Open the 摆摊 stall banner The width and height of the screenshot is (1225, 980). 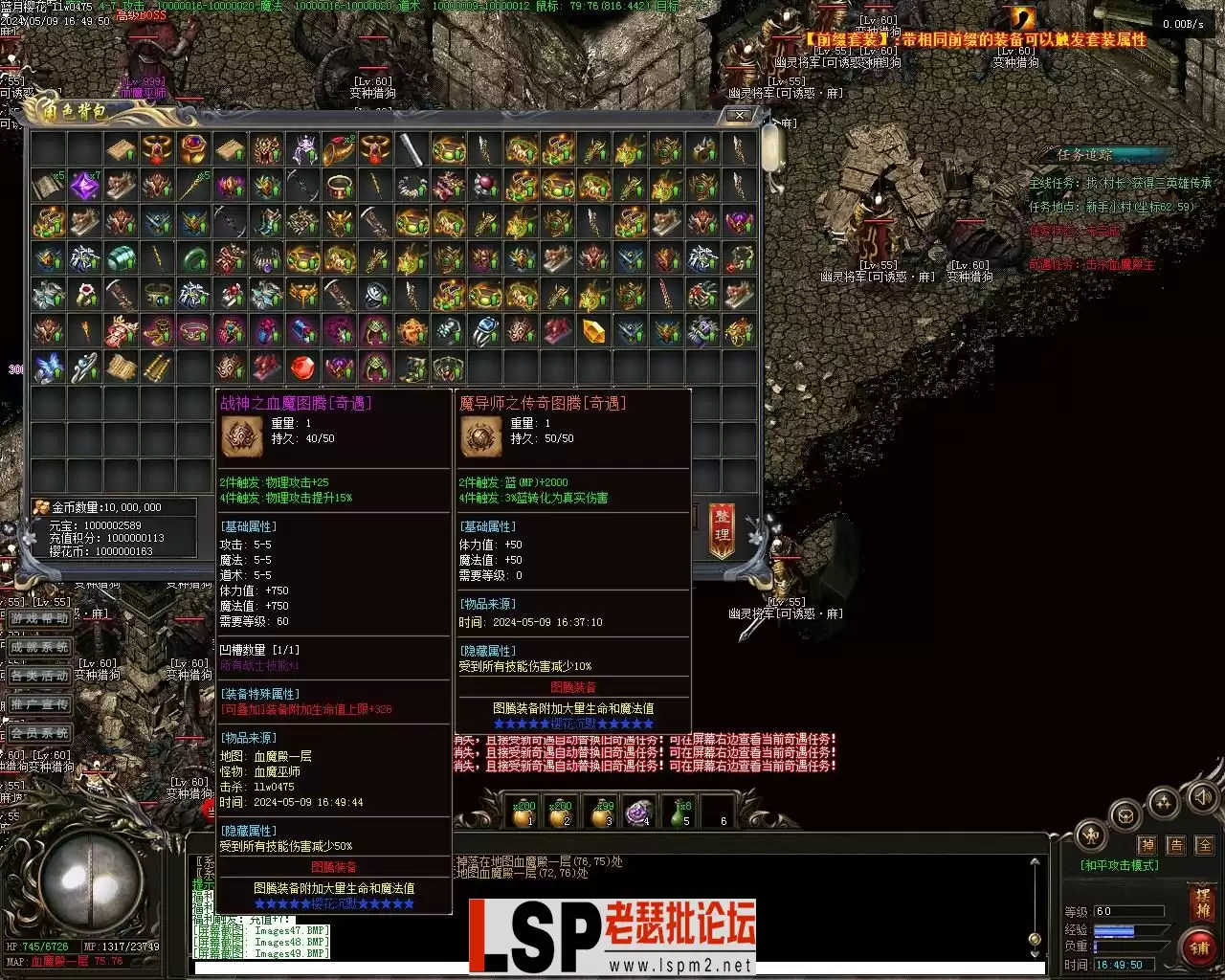(x=1203, y=903)
